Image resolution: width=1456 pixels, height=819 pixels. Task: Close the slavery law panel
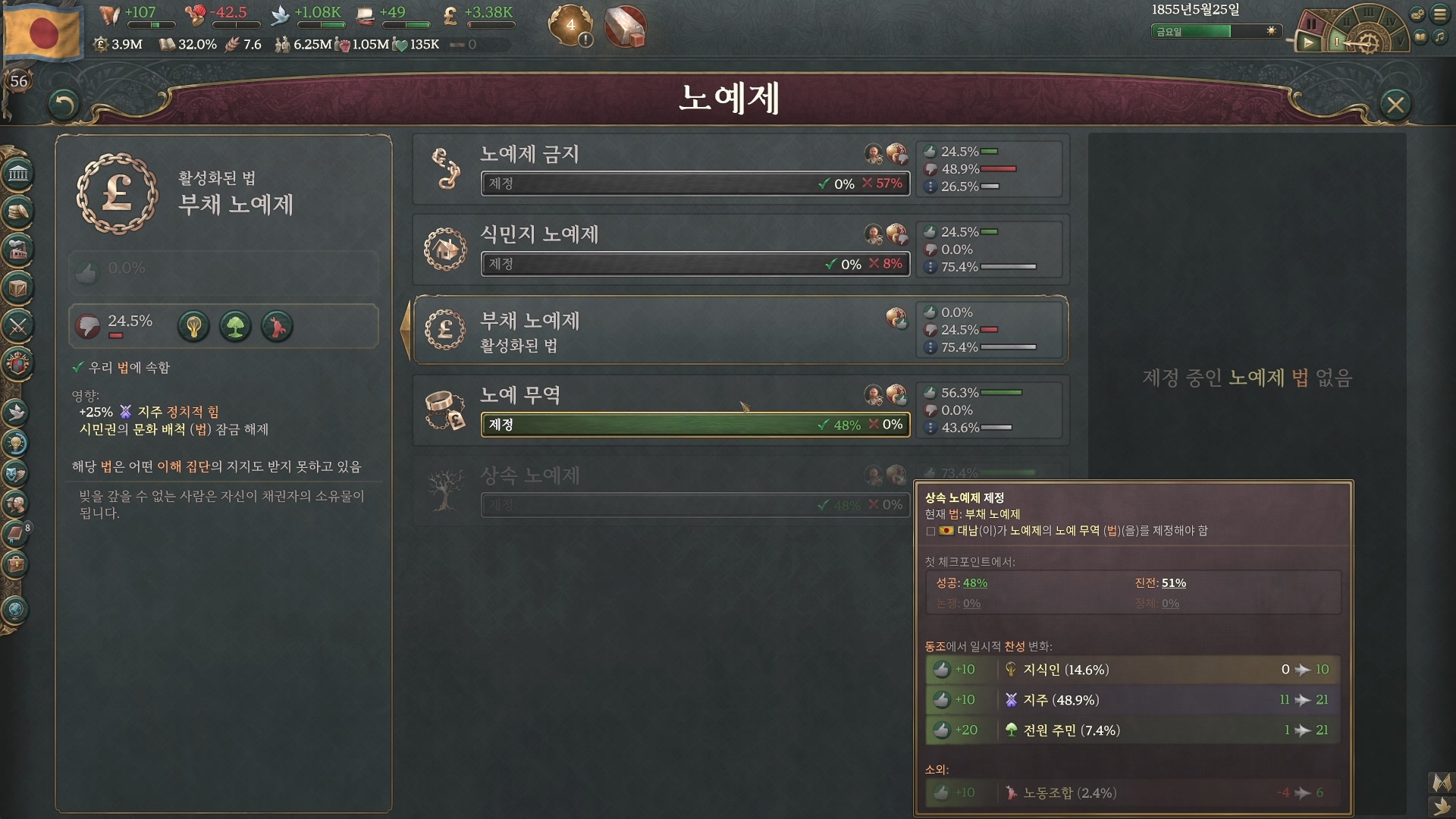[x=1395, y=105]
